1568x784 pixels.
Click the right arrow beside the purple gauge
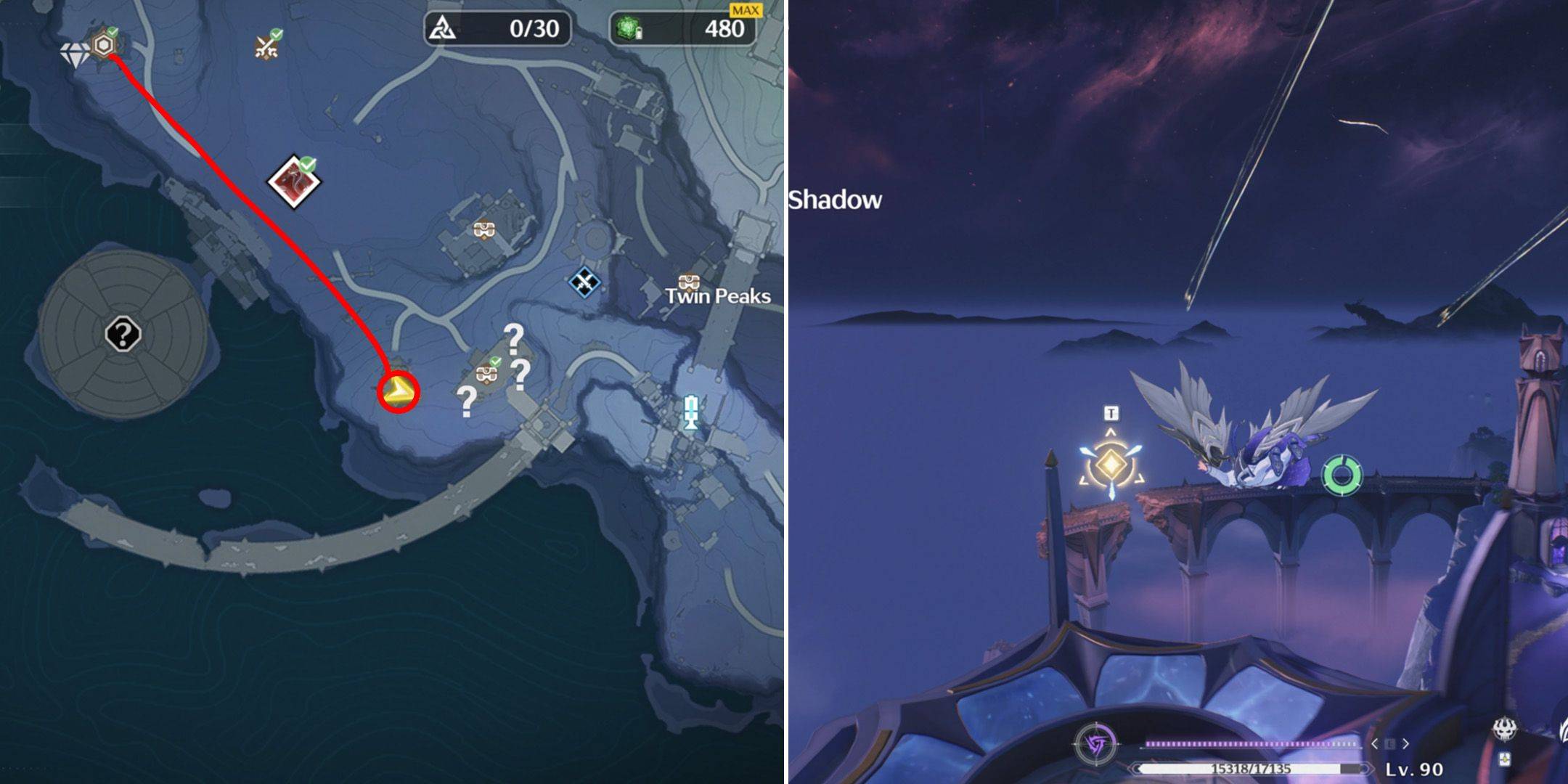[x=1406, y=744]
